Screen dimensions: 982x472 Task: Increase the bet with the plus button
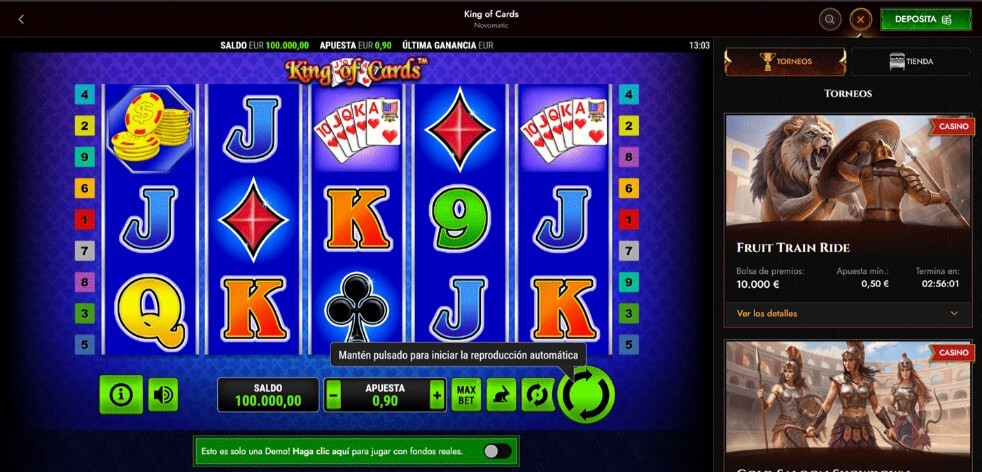point(436,395)
